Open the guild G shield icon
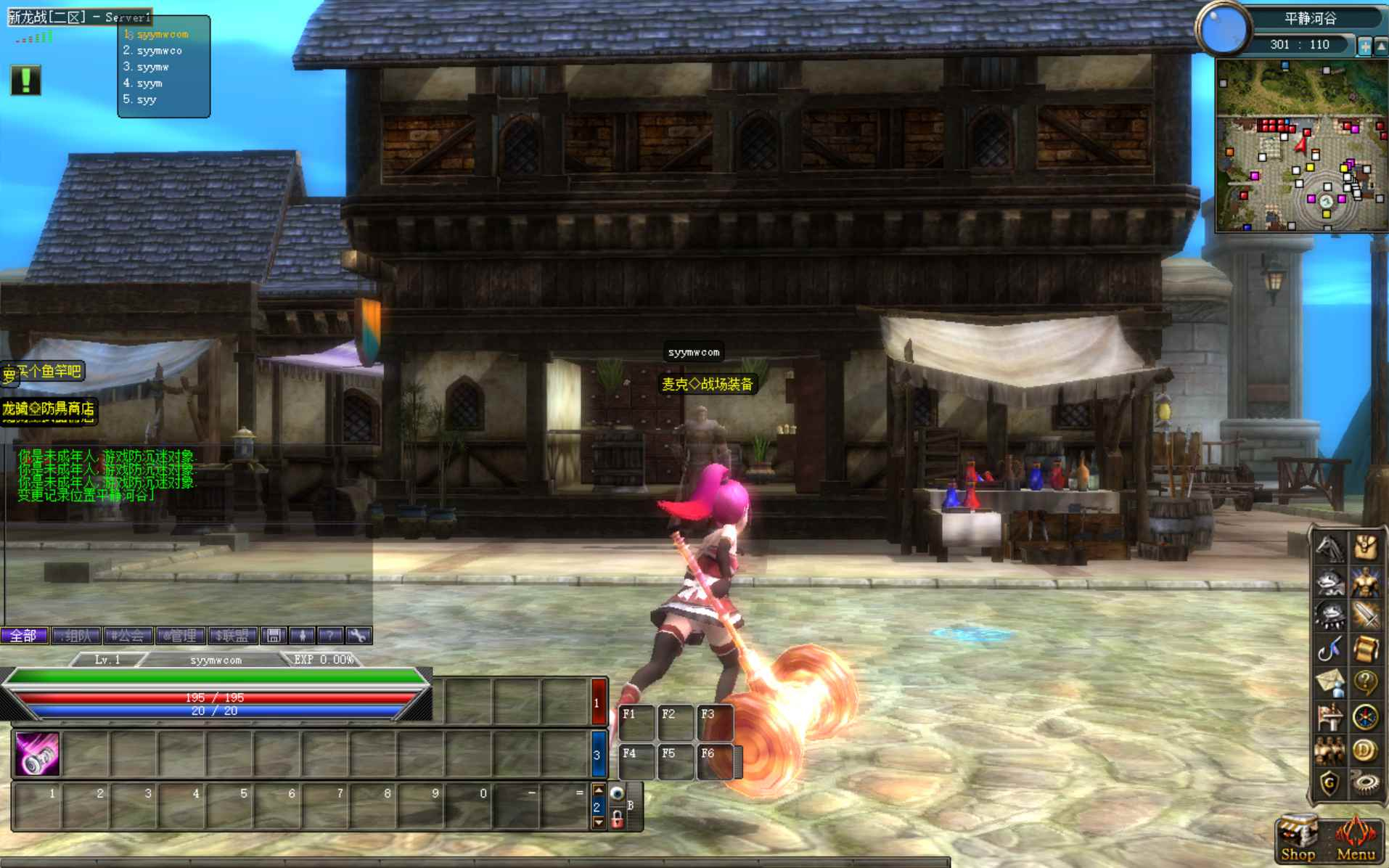1389x868 pixels. pos(1331,781)
